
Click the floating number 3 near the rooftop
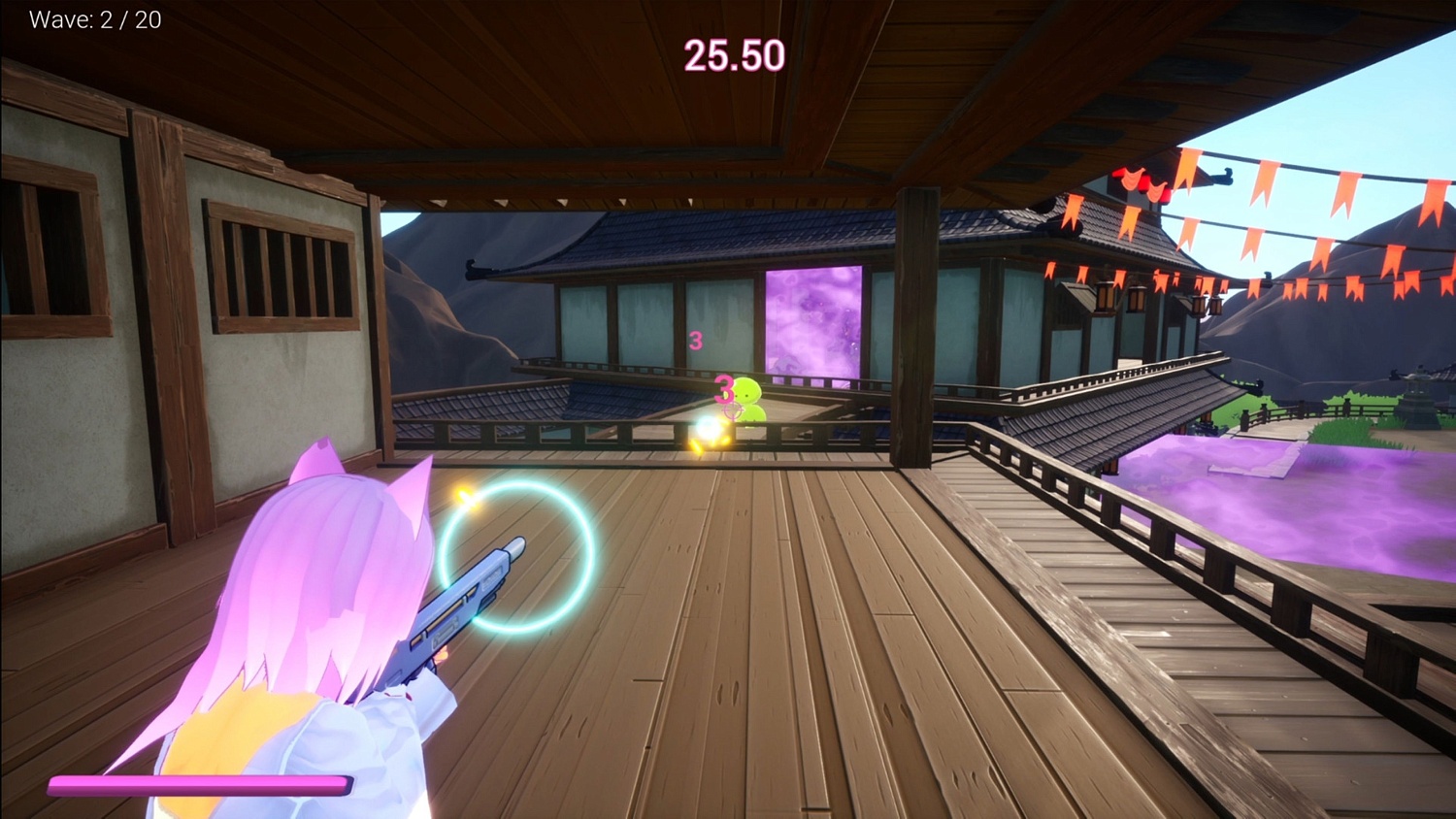[x=695, y=341]
